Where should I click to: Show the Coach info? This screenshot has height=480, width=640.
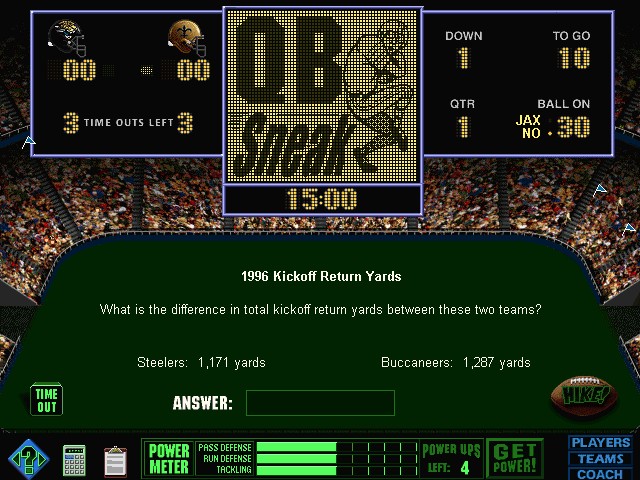point(600,474)
